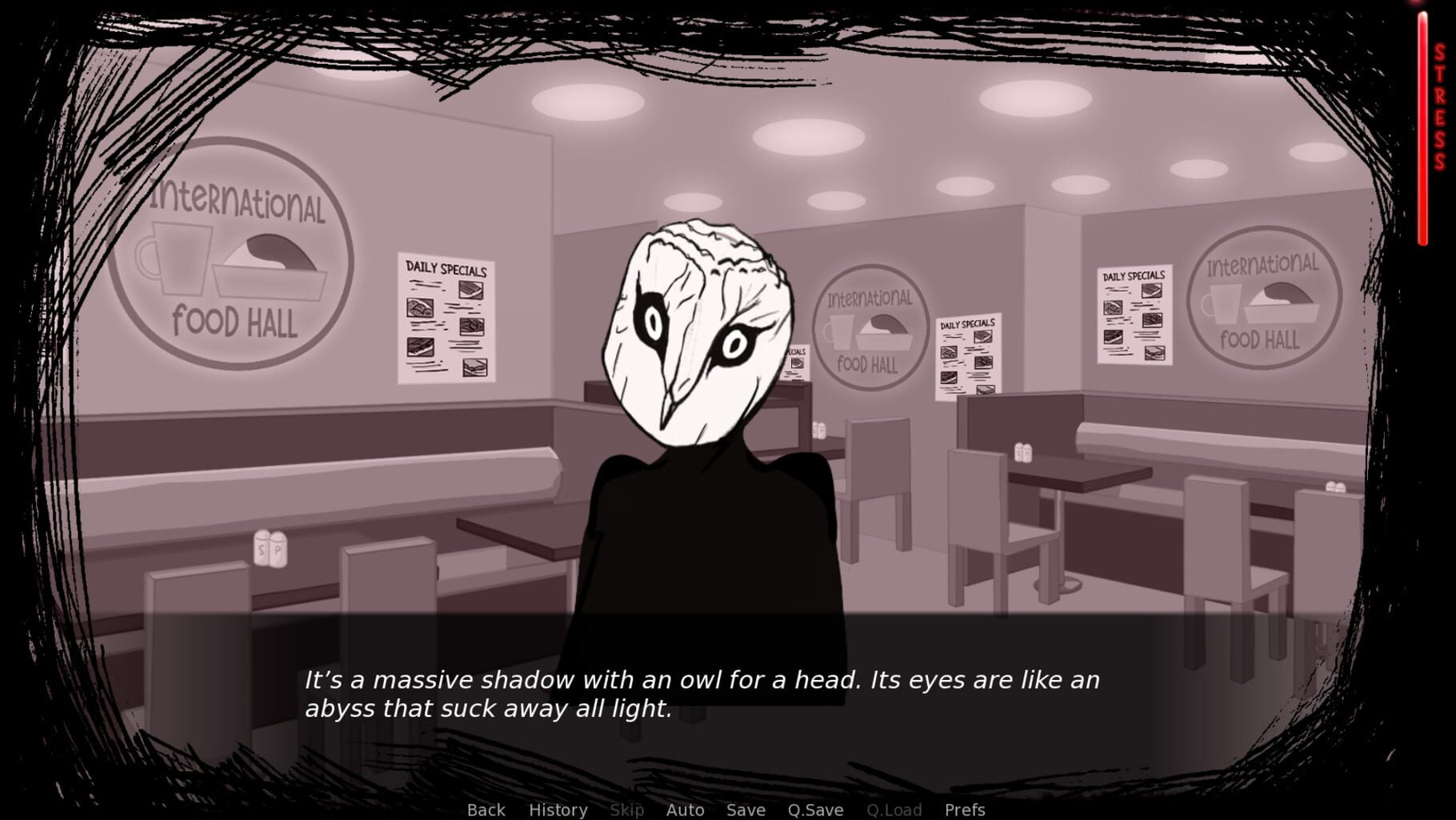
Task: Toggle Skip mode
Action: [626, 810]
